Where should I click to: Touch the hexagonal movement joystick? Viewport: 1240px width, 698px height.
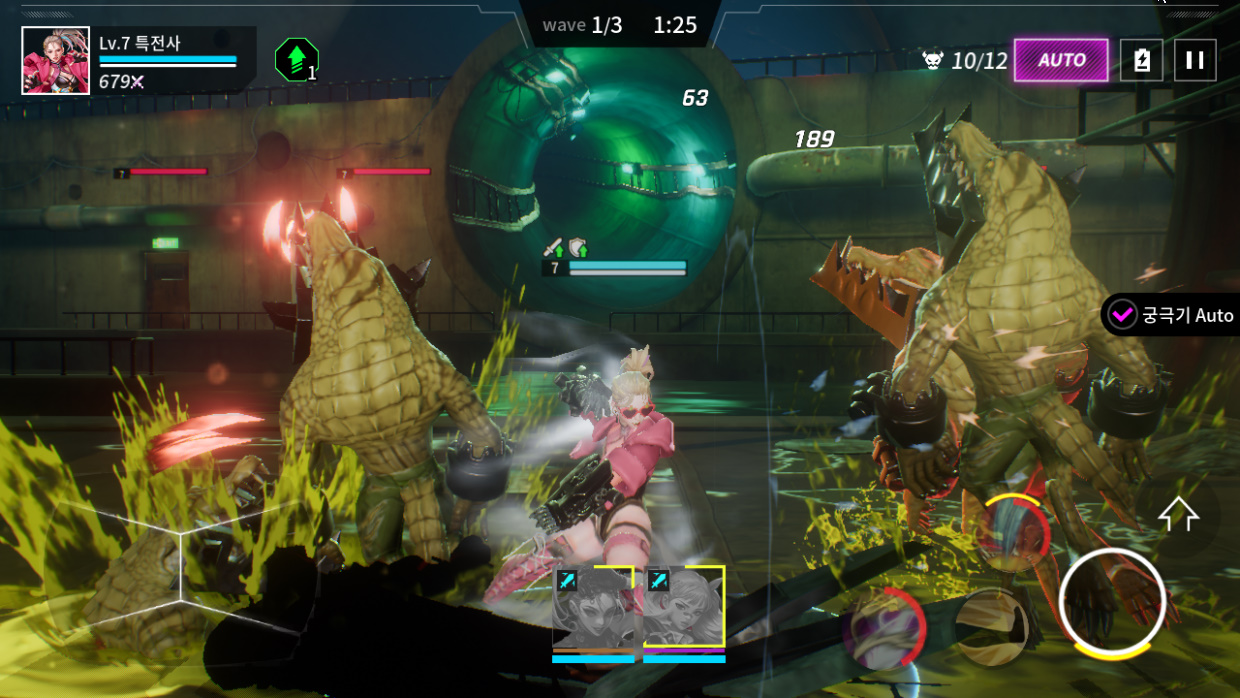point(180,570)
